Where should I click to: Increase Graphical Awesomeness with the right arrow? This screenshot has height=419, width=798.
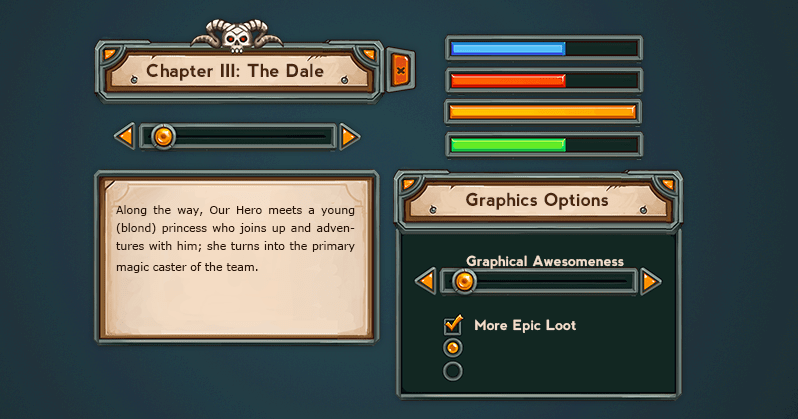(x=650, y=282)
